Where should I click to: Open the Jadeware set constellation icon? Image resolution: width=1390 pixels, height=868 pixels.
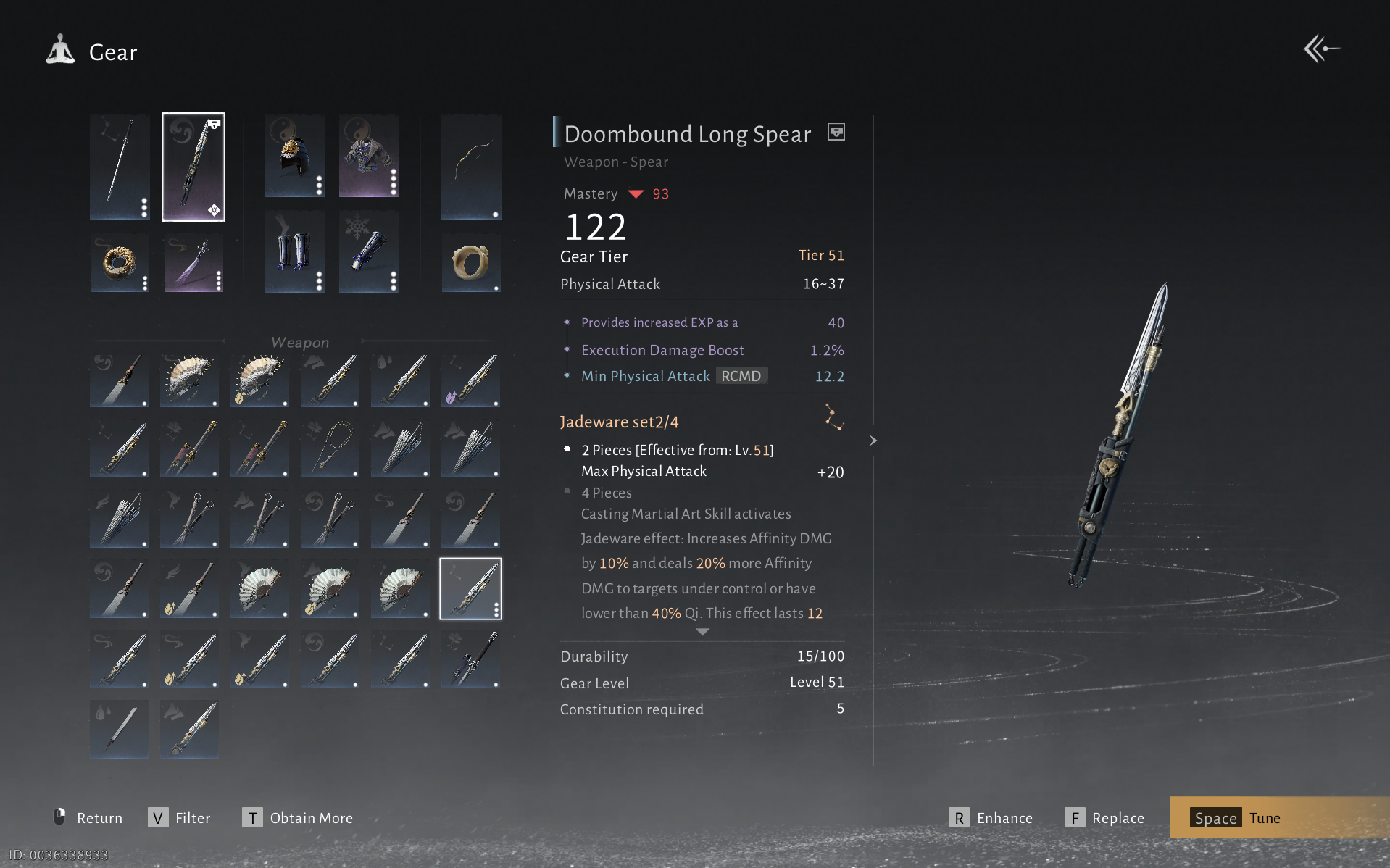[834, 418]
